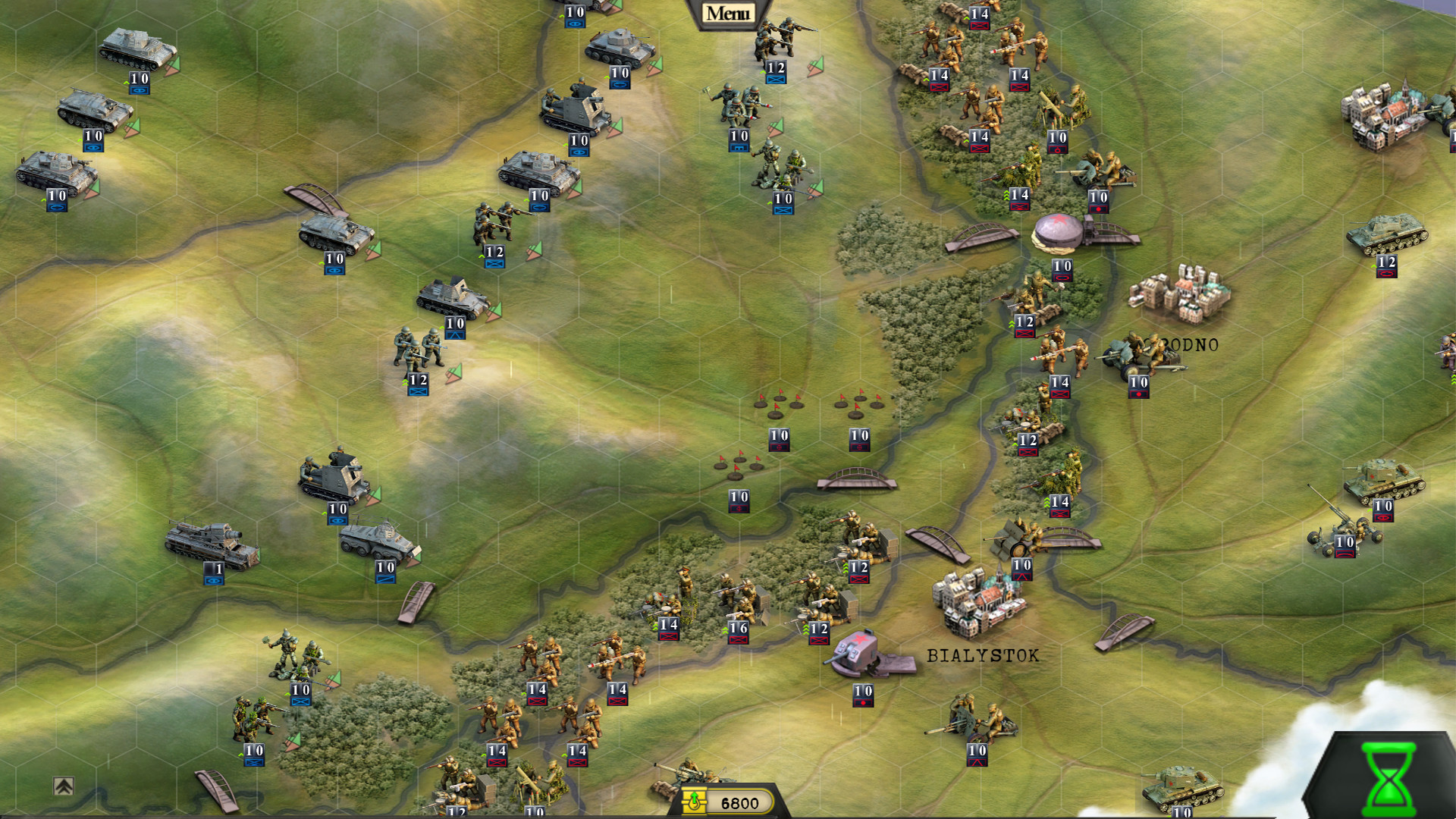Click the strength badge of the 14-strength Soviet infantry
This screenshot has height=819, width=1456.
pos(939,75)
